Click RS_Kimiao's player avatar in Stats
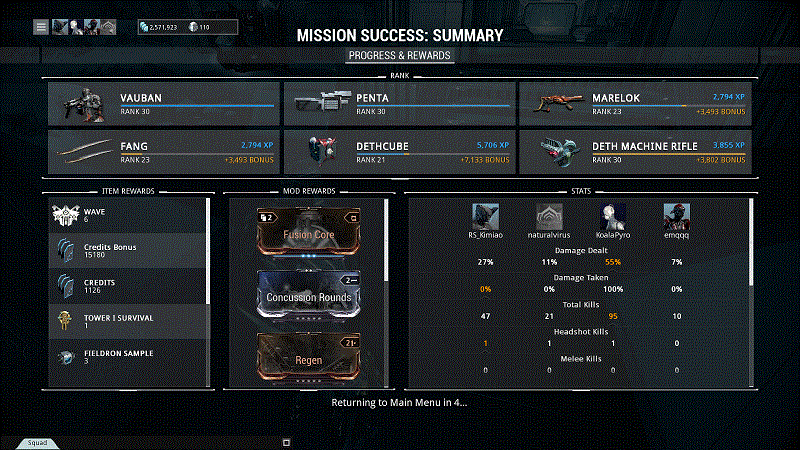Image resolution: width=800 pixels, height=450 pixels. (485, 216)
